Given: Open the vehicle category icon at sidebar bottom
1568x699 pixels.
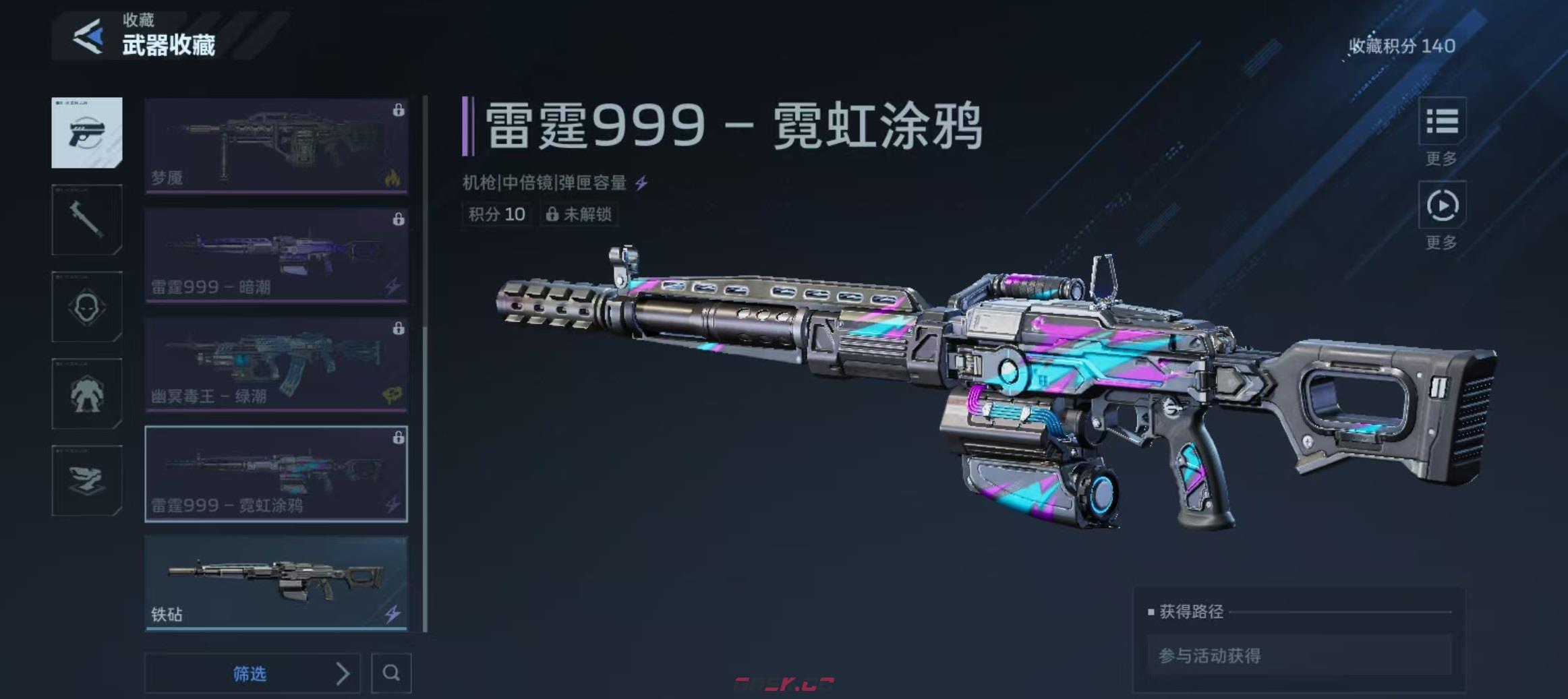Looking at the screenshot, I should [x=86, y=481].
